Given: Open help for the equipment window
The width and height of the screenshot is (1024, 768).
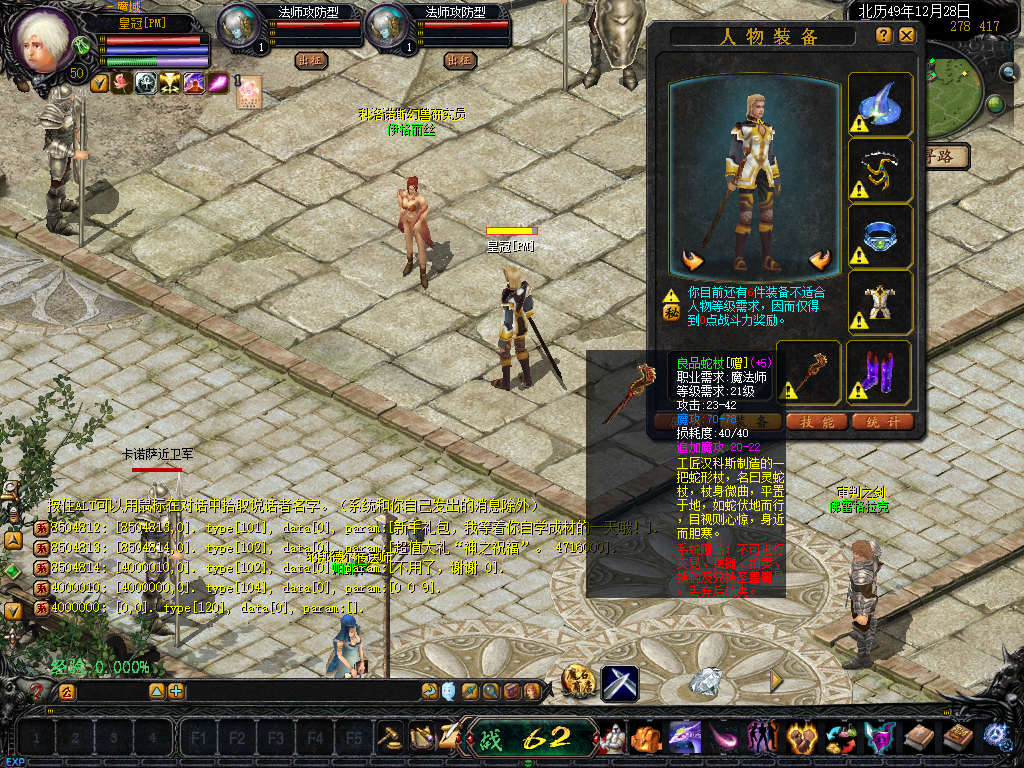Looking at the screenshot, I should click(884, 35).
